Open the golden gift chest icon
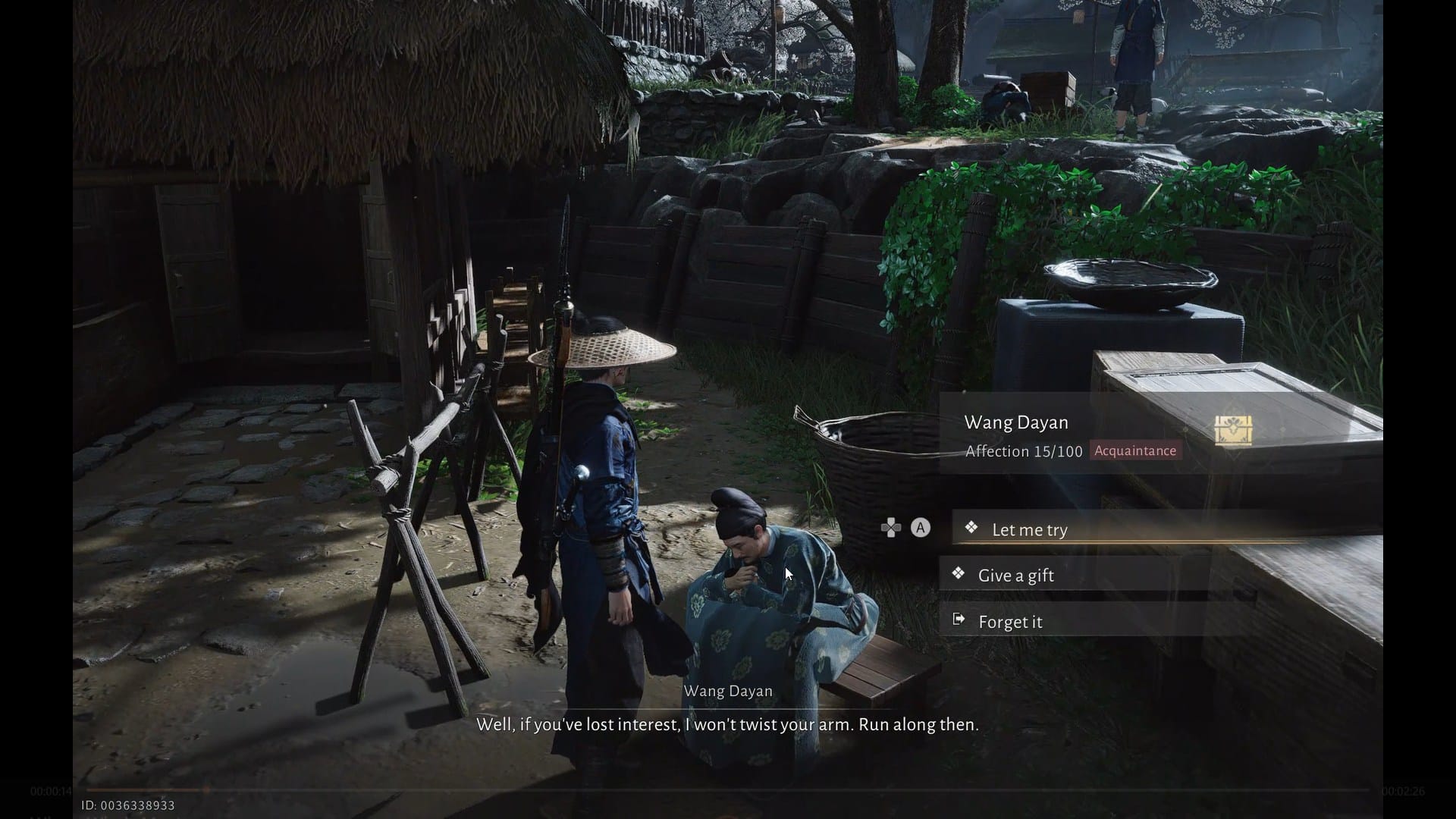This screenshot has height=819, width=1456. point(1232,430)
